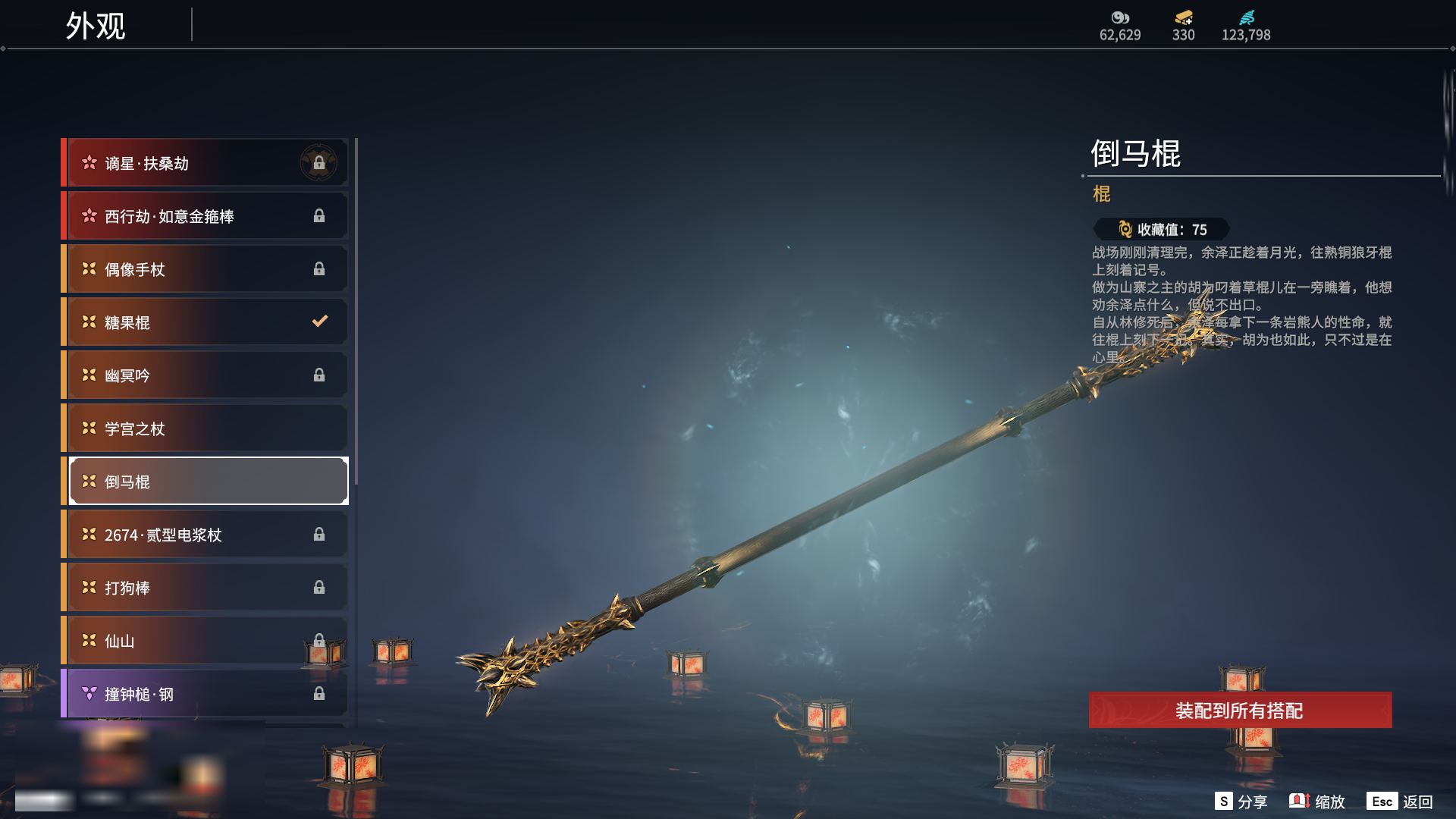
Task: Pick the equipped 糖果棍 skin
Action: coord(206,322)
